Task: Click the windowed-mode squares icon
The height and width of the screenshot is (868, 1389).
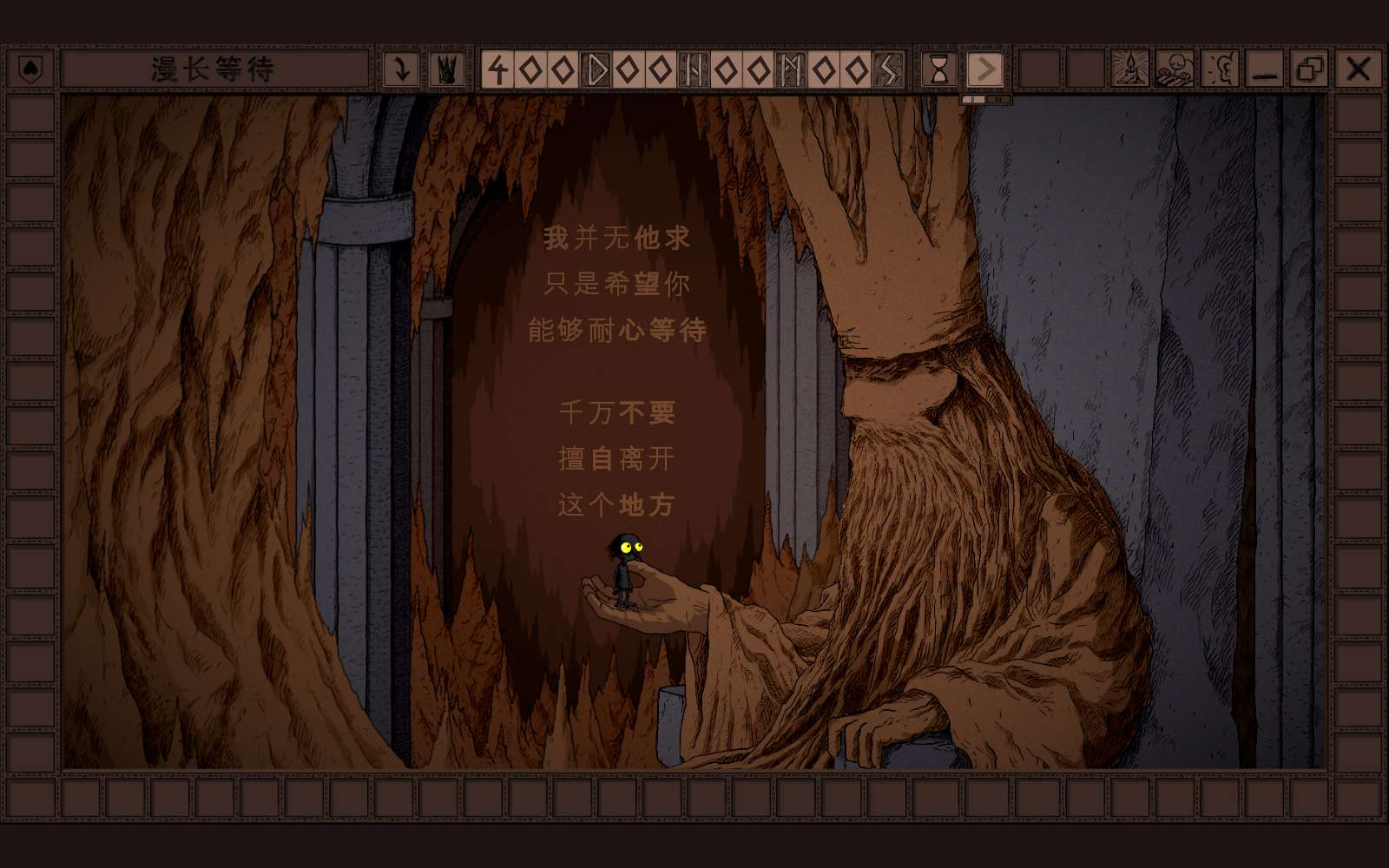Action: click(x=1308, y=68)
